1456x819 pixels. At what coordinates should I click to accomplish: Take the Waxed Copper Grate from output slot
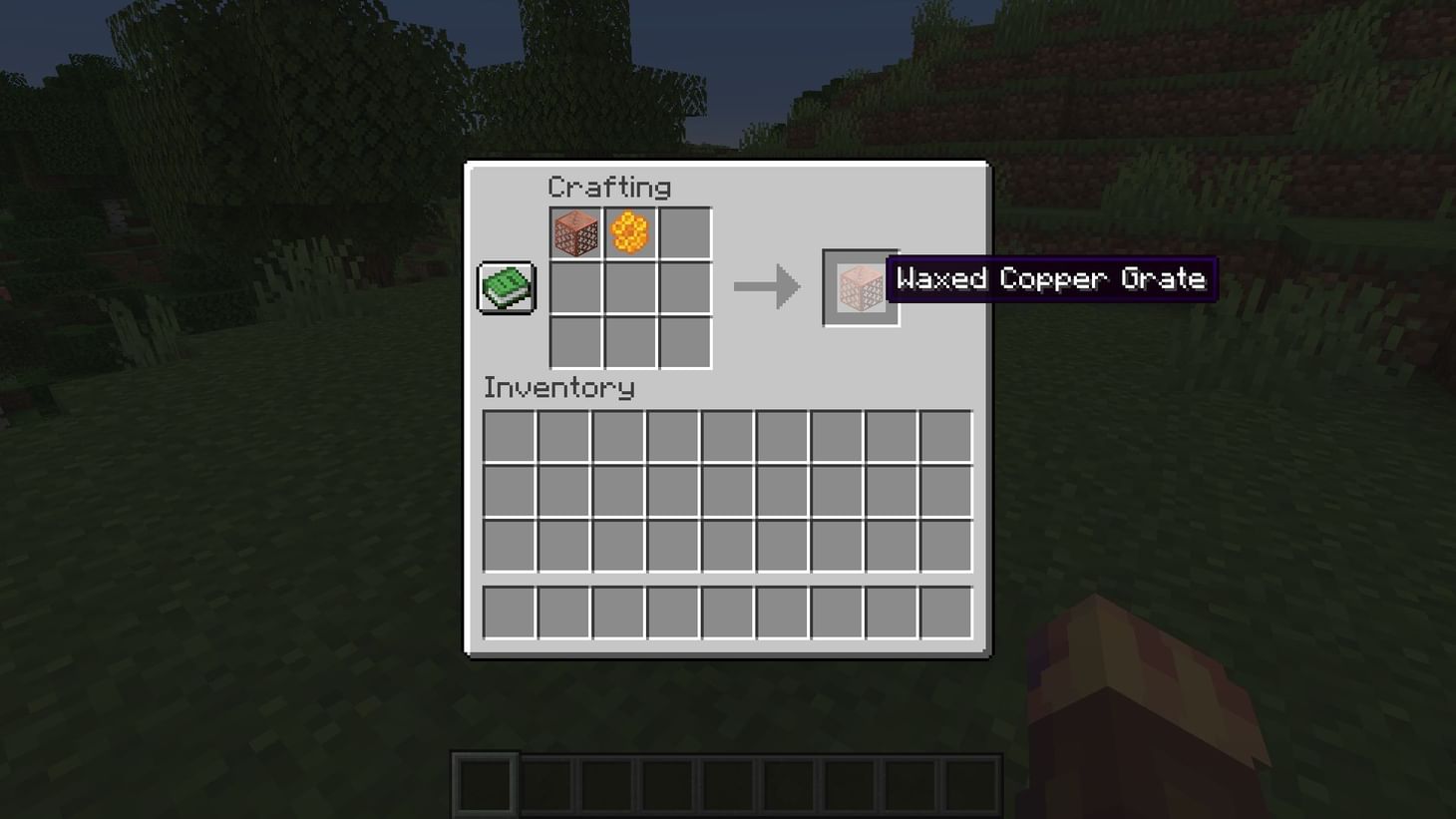pos(860,287)
